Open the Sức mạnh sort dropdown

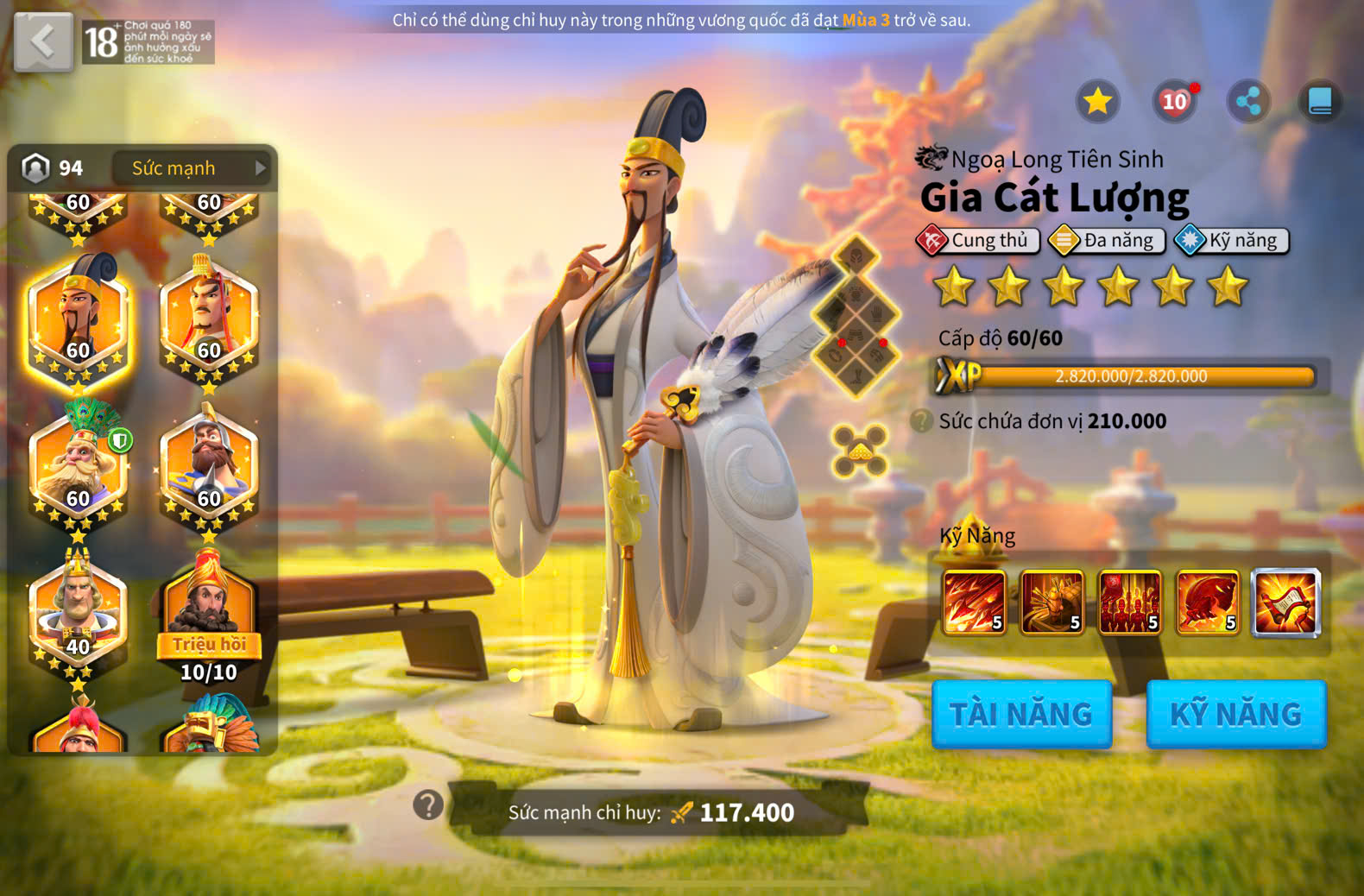click(192, 168)
